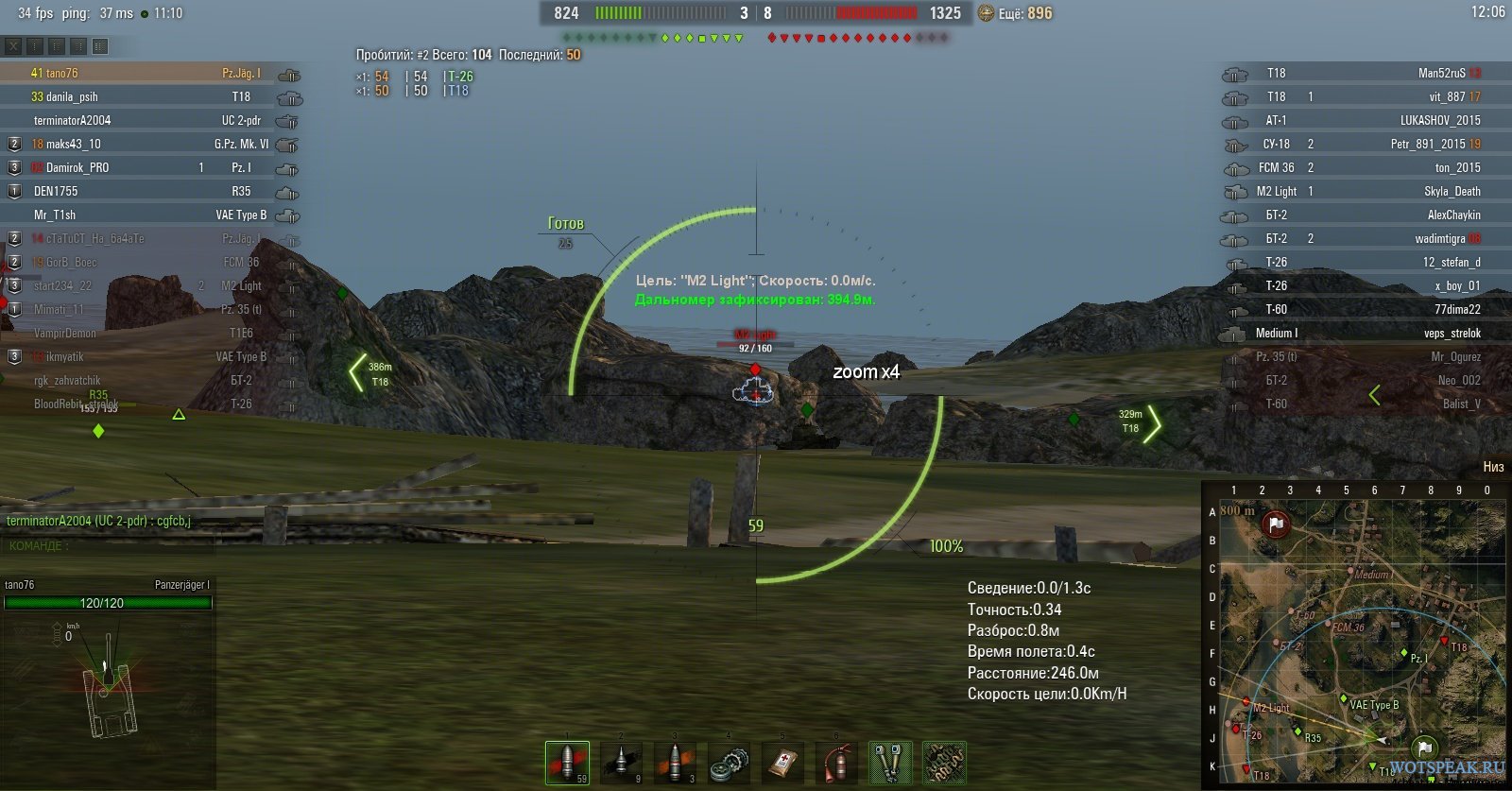Screen dimensions: 1512x791
Task: Activate the first aid kit consumable
Action: point(782,762)
